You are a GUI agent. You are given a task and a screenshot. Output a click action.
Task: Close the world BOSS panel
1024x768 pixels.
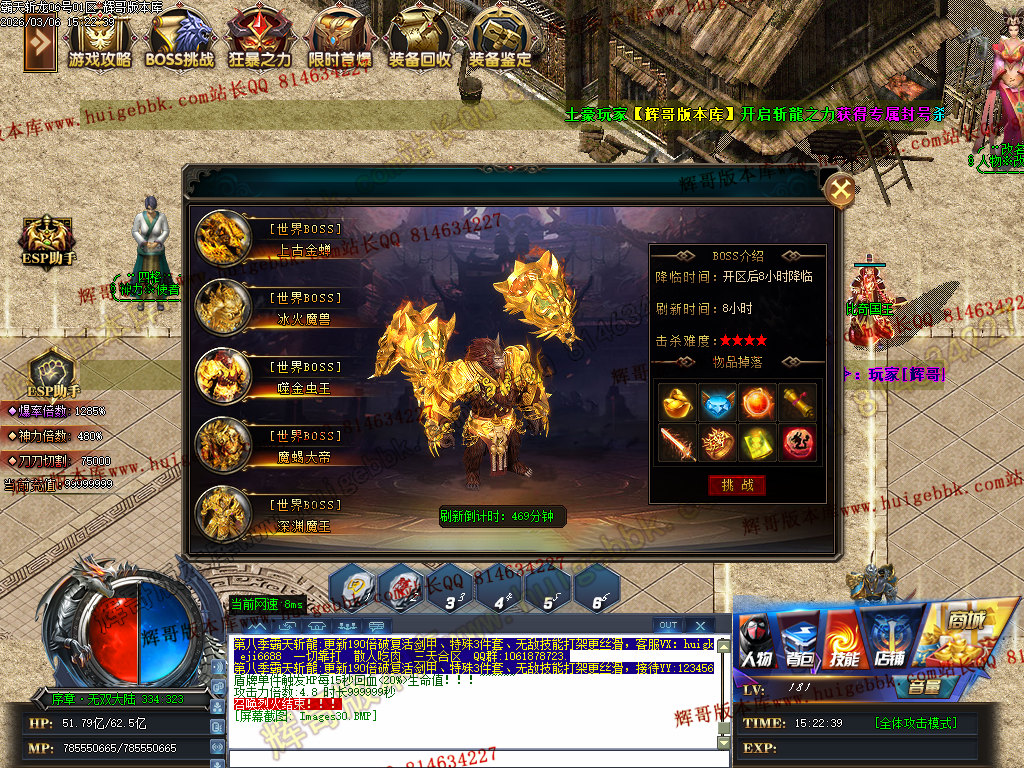point(842,189)
